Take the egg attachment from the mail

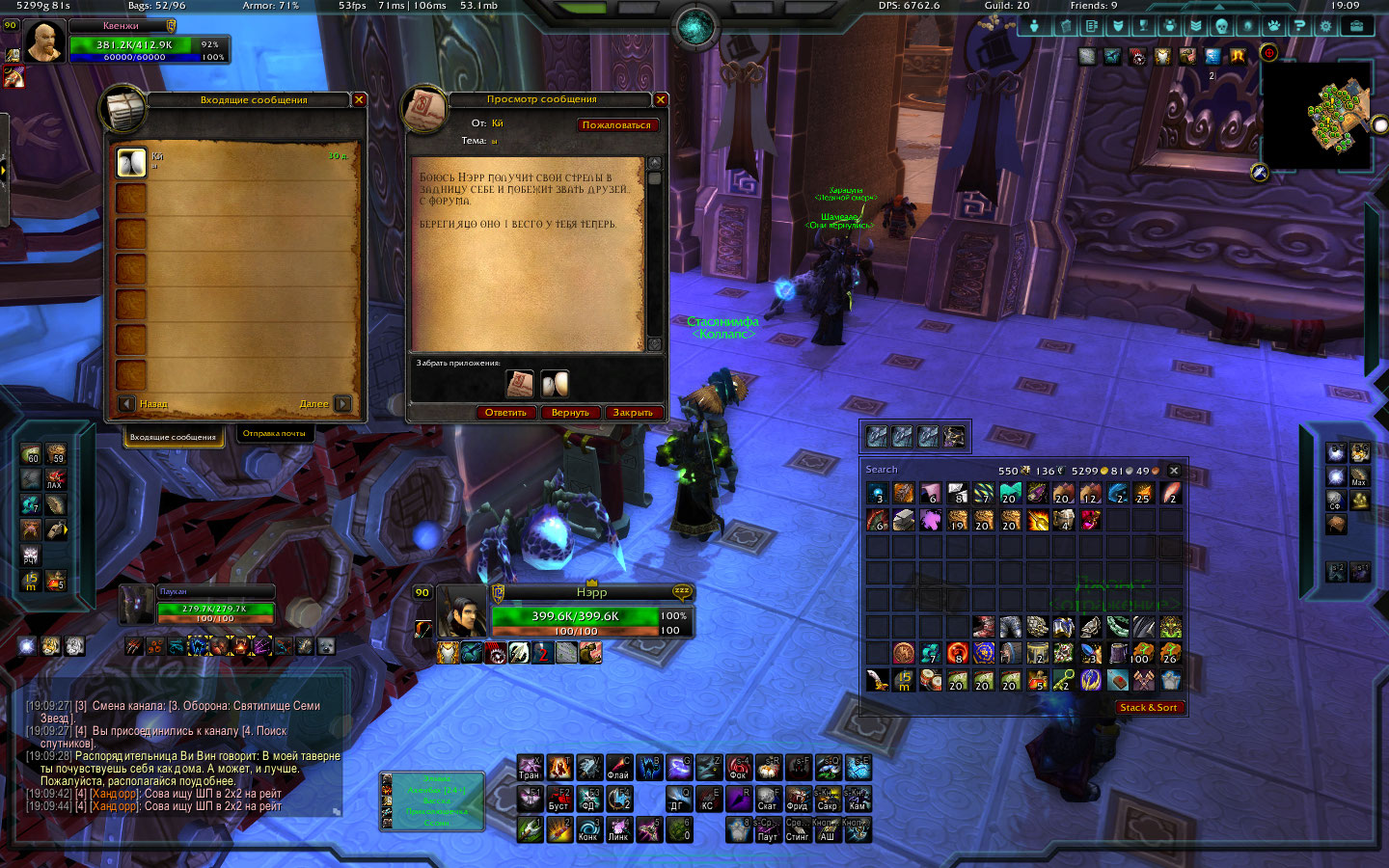click(554, 384)
